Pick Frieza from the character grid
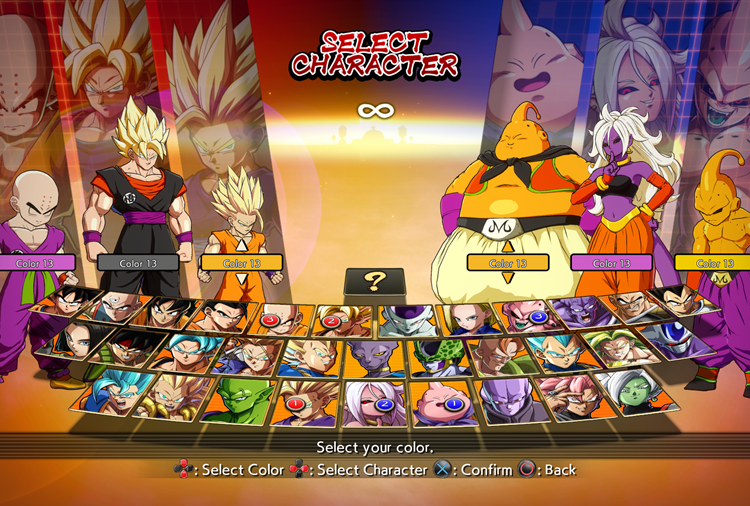This screenshot has height=506, width=750. click(406, 319)
